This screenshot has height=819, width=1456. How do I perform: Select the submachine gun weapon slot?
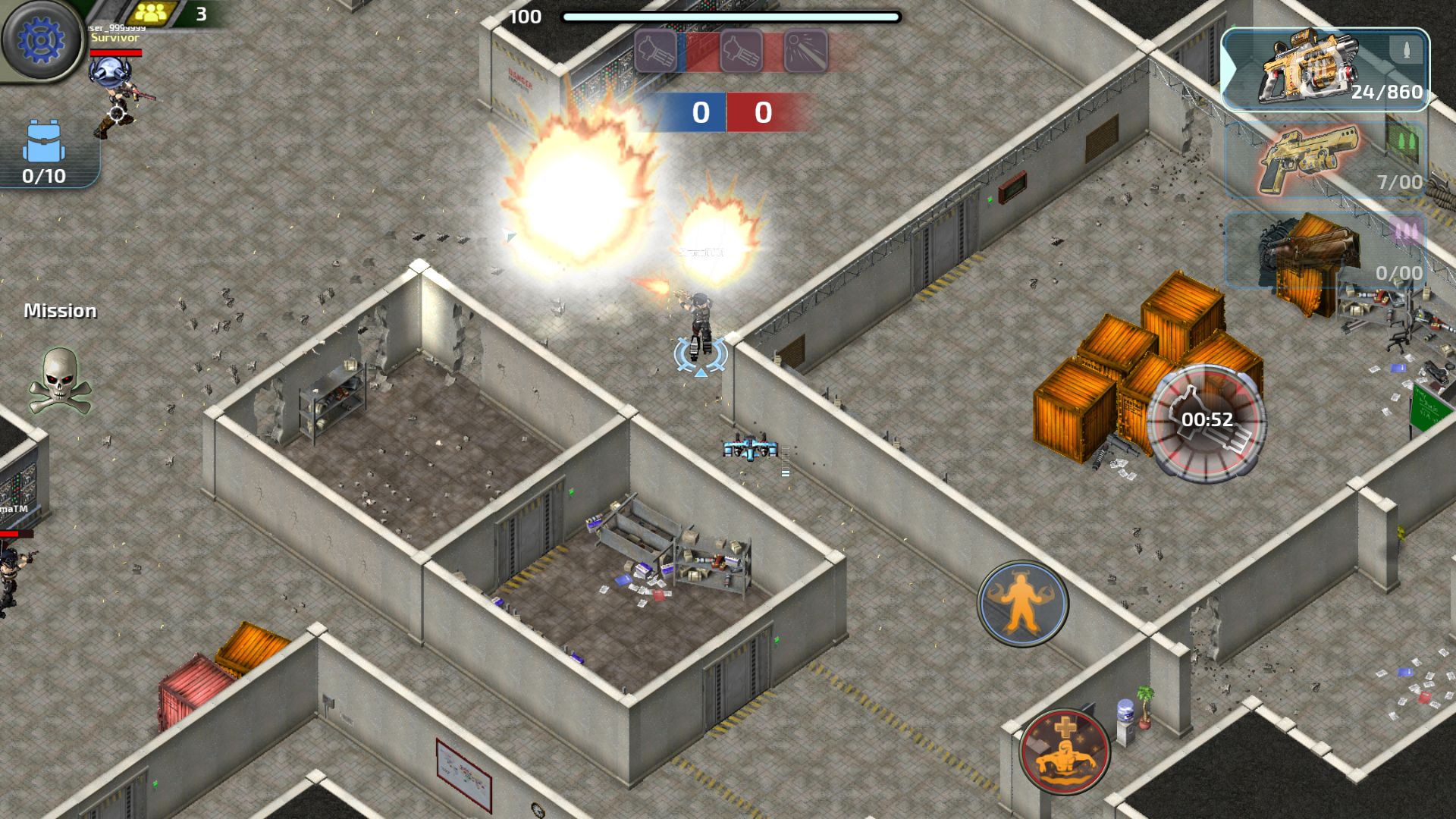click(1325, 71)
